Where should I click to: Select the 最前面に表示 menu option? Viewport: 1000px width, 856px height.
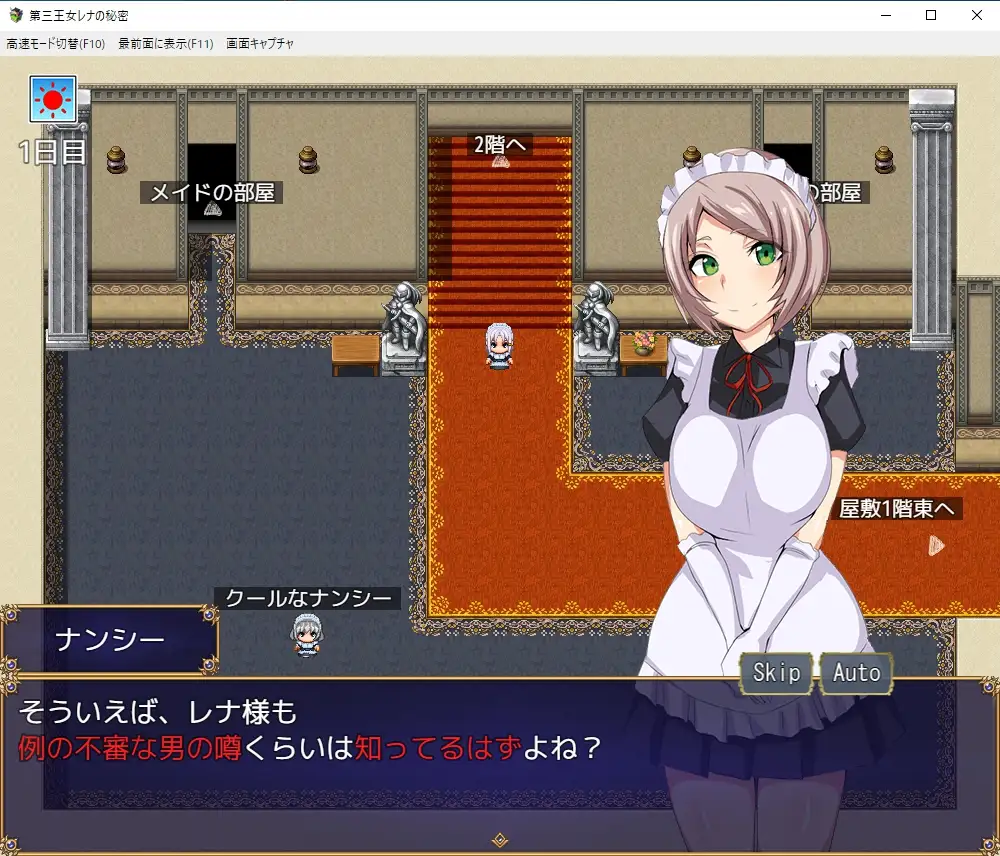[x=165, y=44]
